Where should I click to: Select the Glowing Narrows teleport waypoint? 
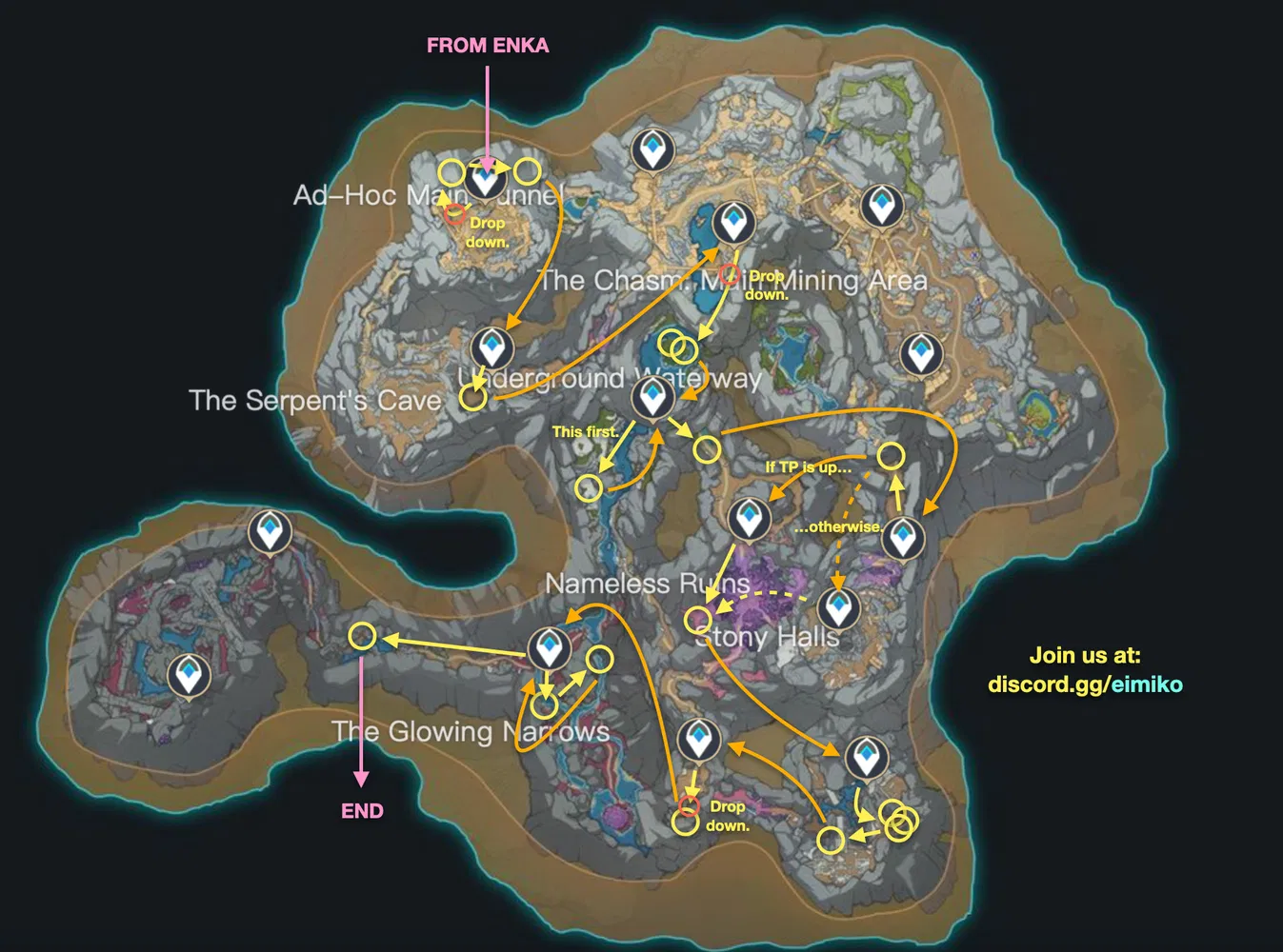(551, 648)
